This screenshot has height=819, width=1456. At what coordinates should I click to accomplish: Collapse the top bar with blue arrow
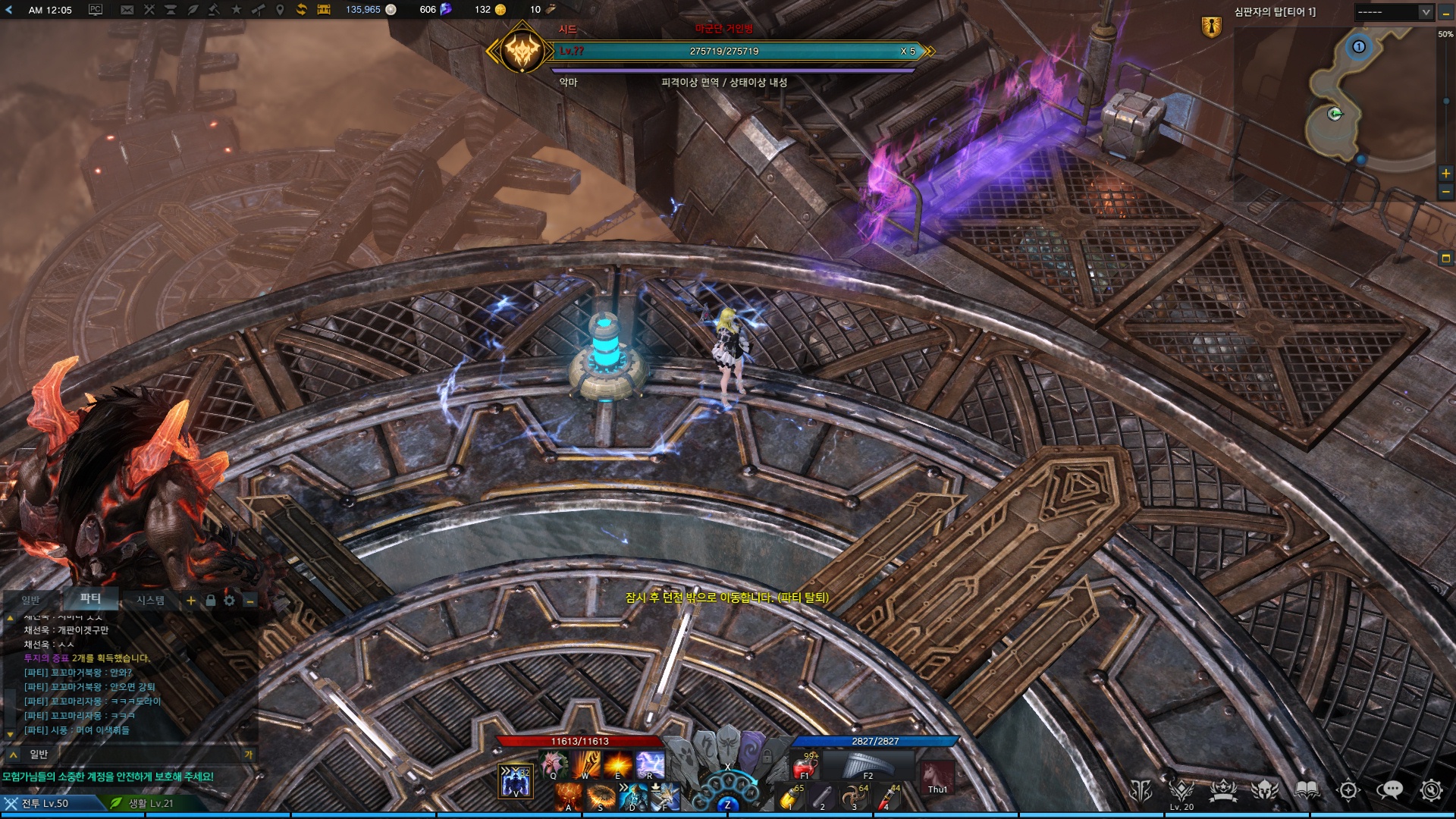(x=9, y=10)
